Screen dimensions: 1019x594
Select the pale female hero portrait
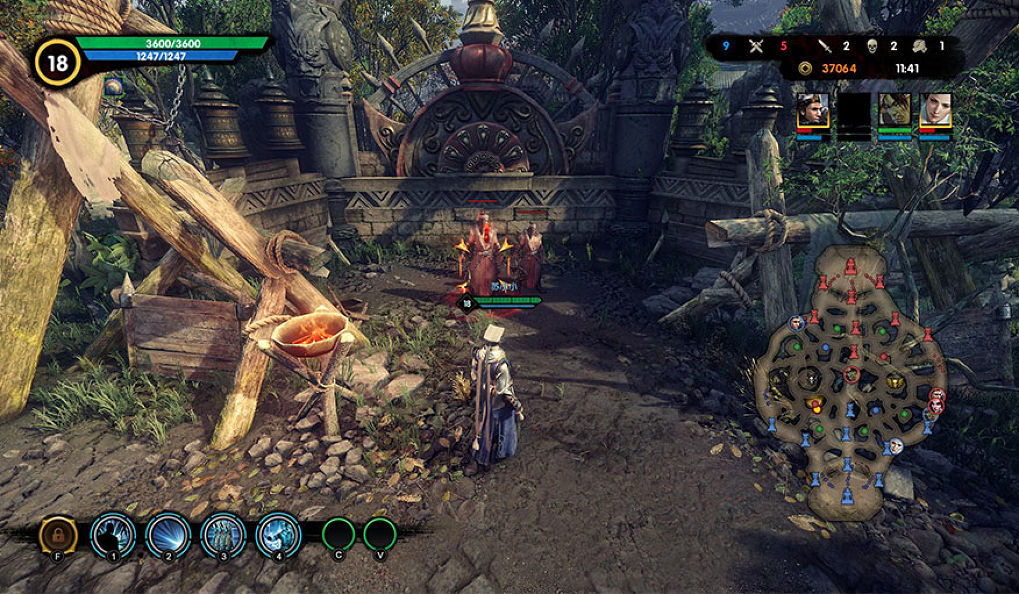(935, 111)
